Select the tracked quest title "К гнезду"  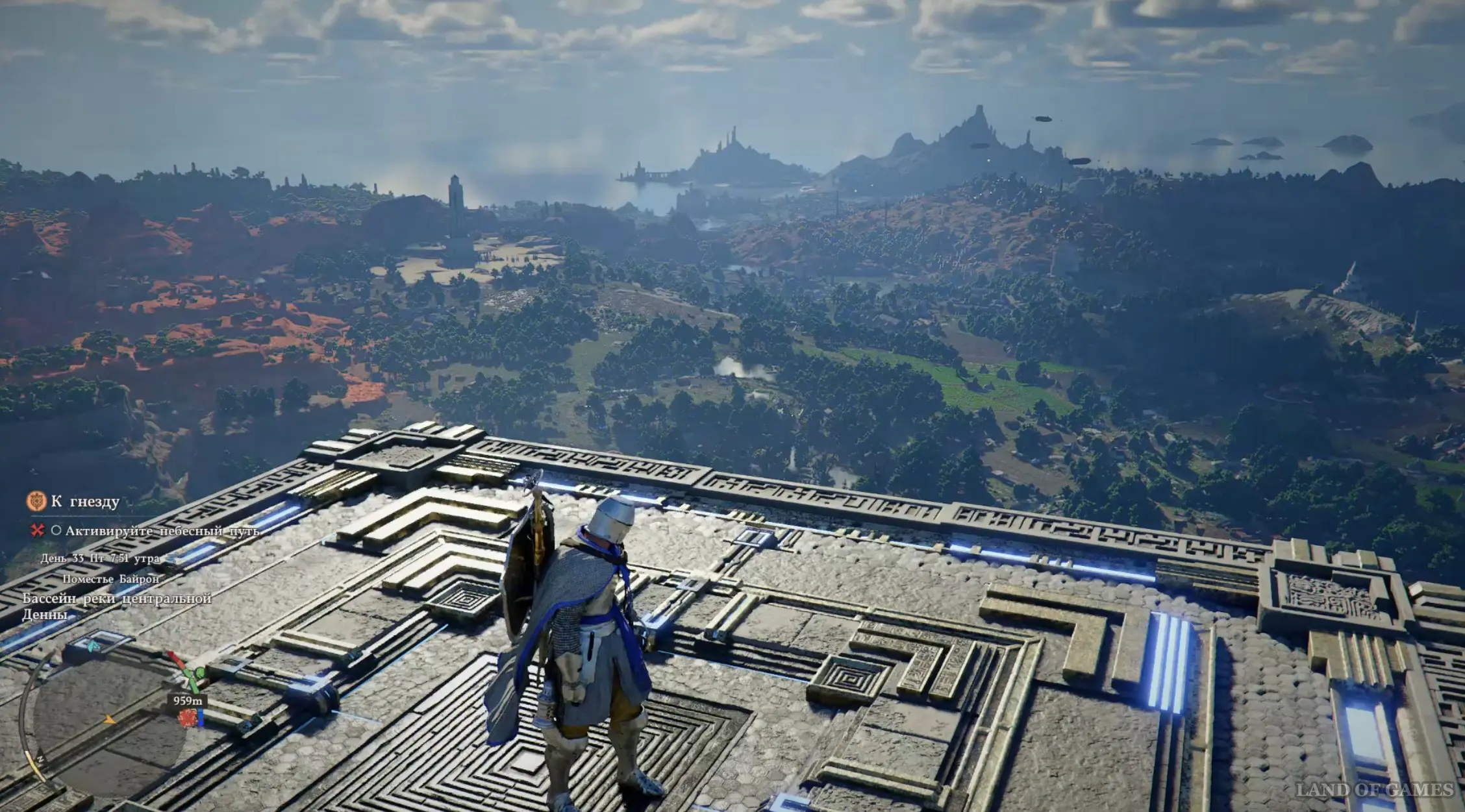tap(85, 502)
